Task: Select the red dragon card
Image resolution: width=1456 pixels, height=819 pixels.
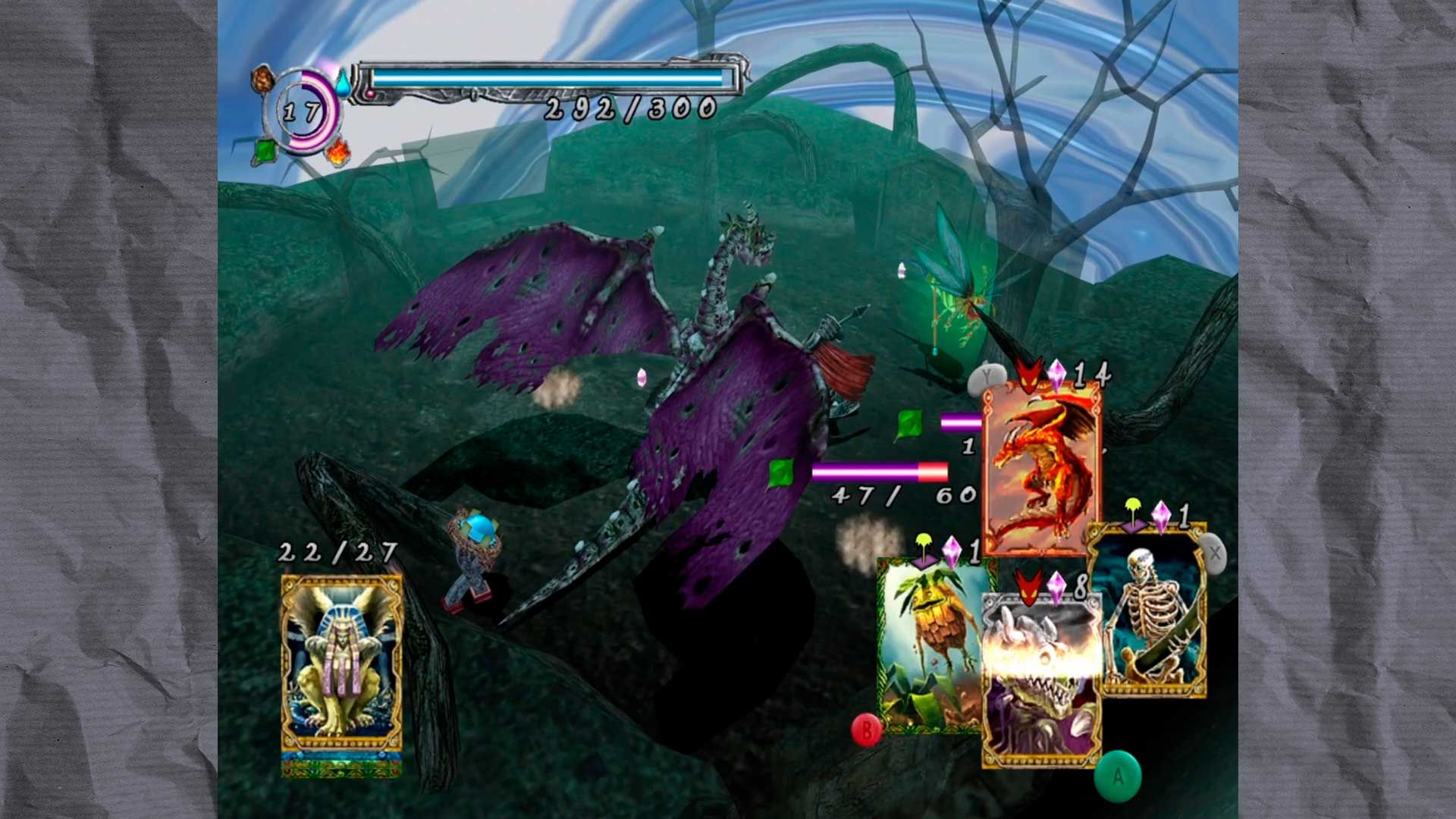Action: pyautogui.click(x=1040, y=469)
